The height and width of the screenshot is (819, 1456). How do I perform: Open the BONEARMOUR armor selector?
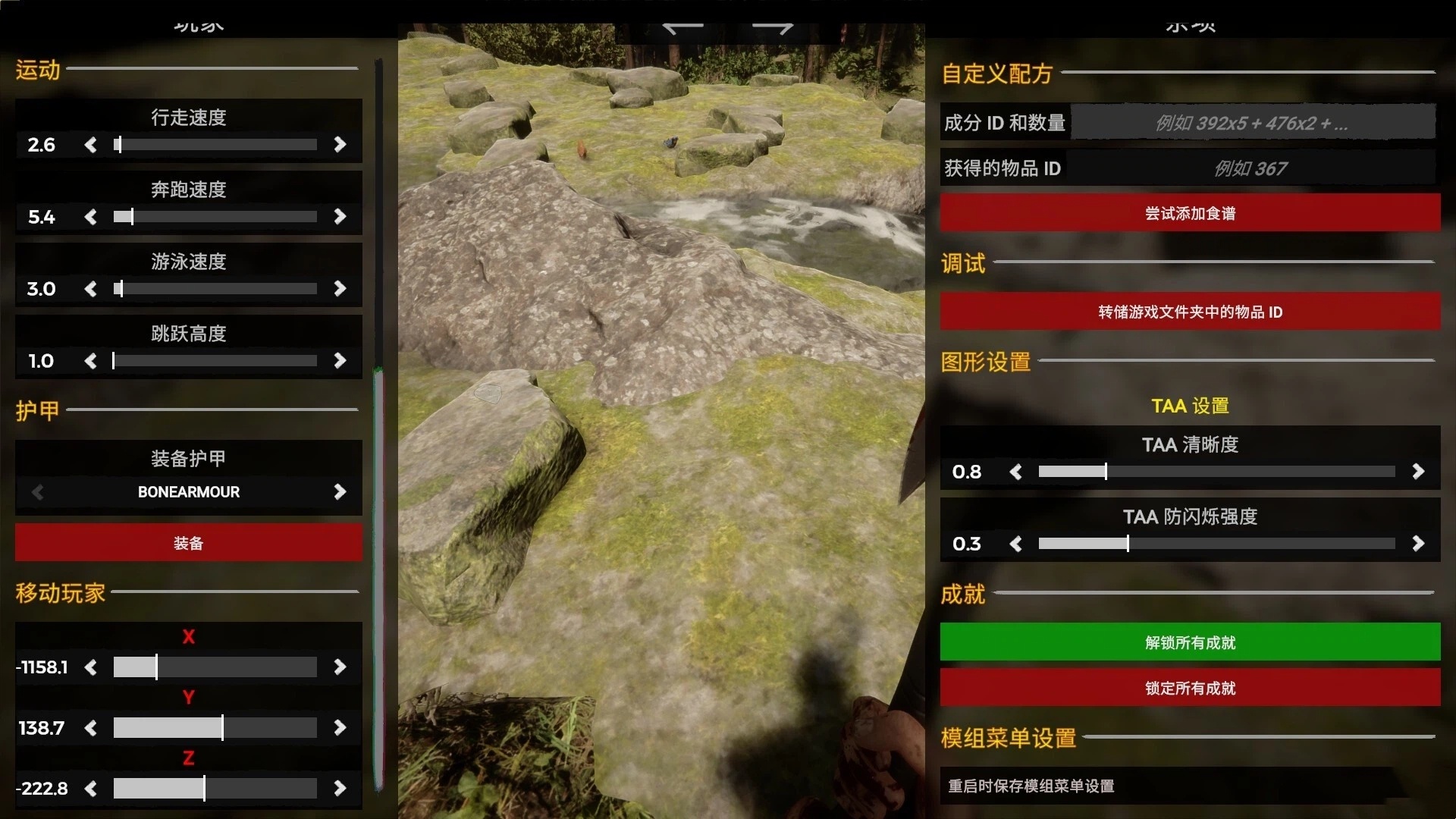(x=188, y=491)
